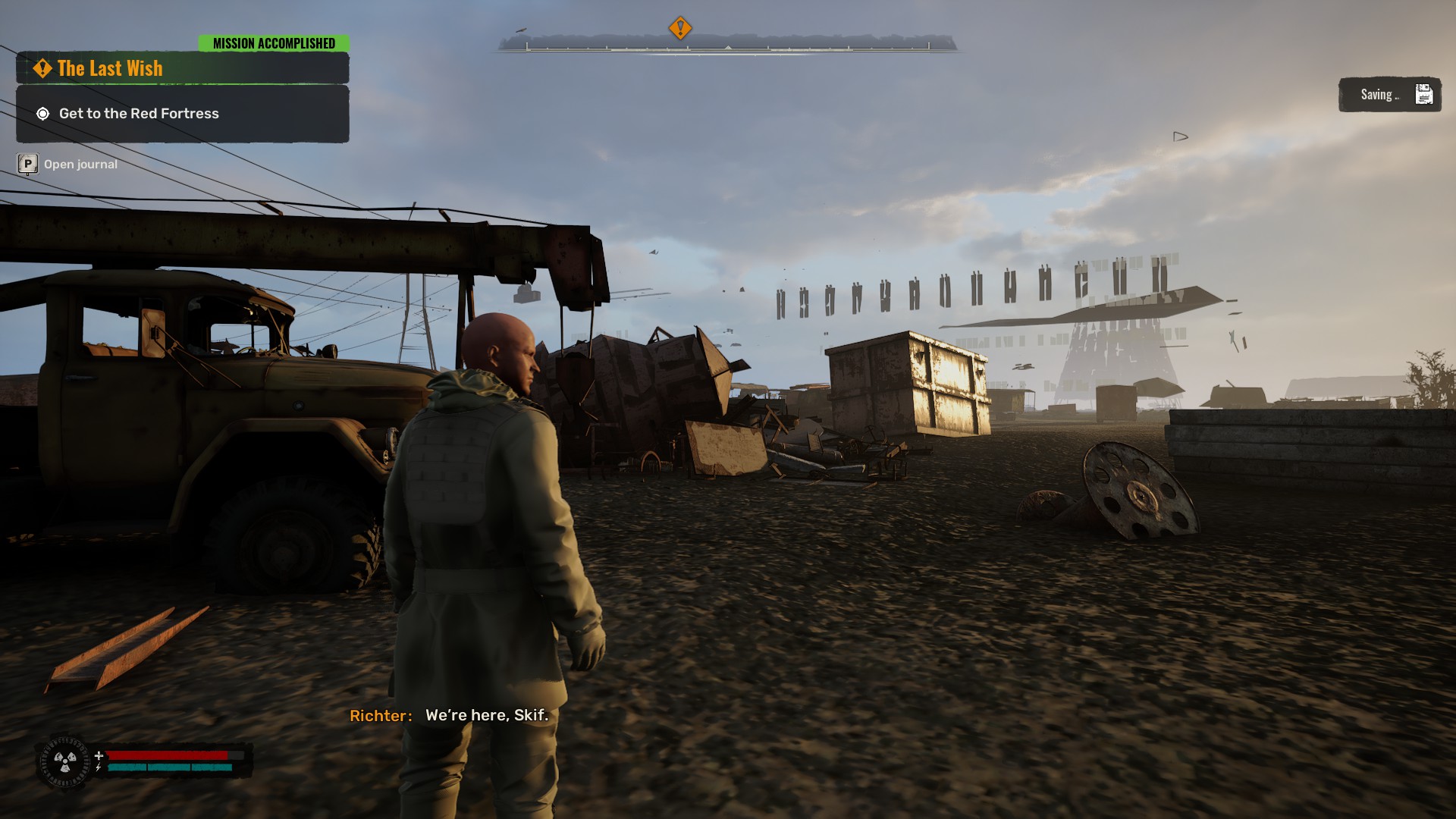Viewport: 1456px width, 819px height.
Task: Click the Get to the Red Fortress objective
Action: tap(139, 114)
